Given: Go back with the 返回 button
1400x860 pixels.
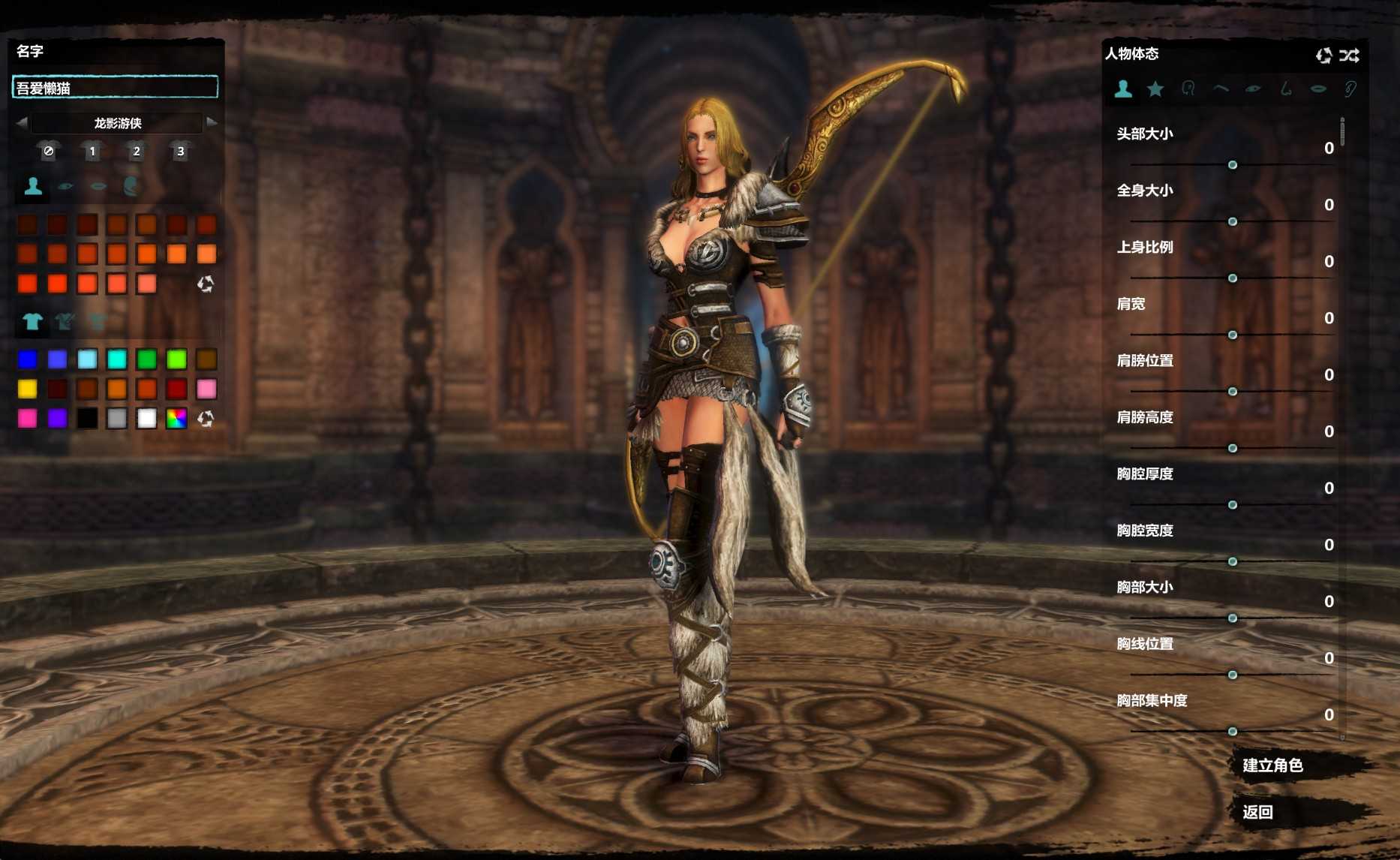Looking at the screenshot, I should pyautogui.click(x=1257, y=812).
